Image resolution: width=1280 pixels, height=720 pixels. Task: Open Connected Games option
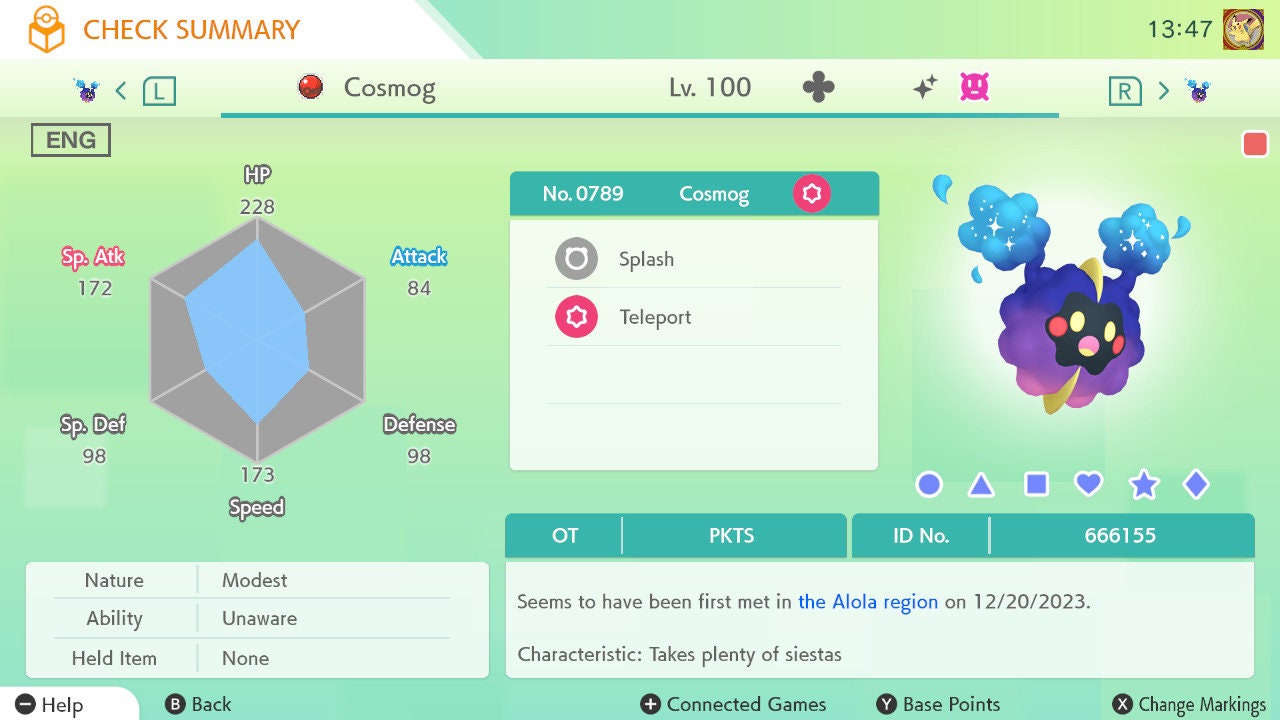[734, 704]
